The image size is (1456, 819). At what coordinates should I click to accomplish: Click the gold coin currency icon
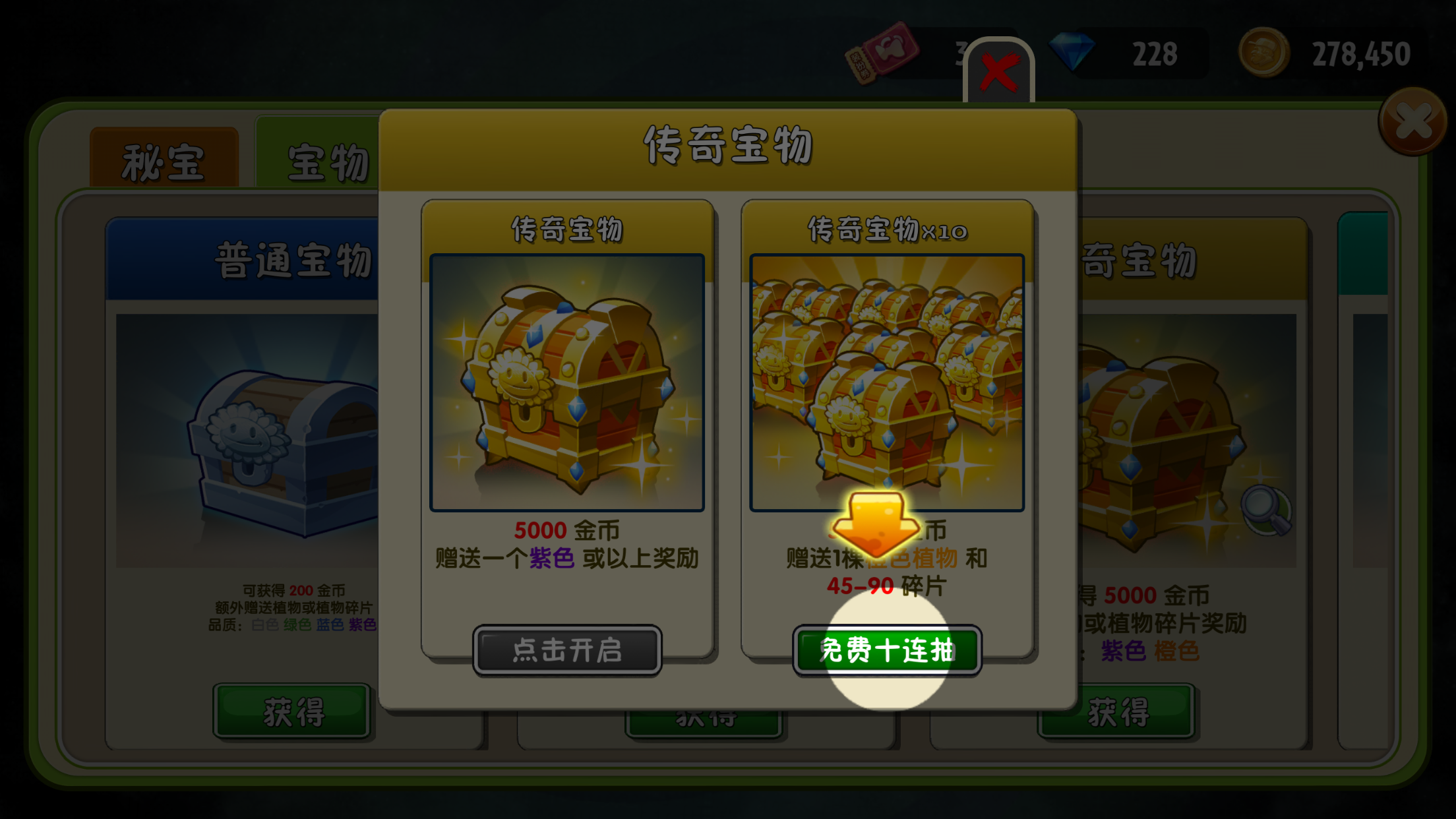(x=1263, y=53)
